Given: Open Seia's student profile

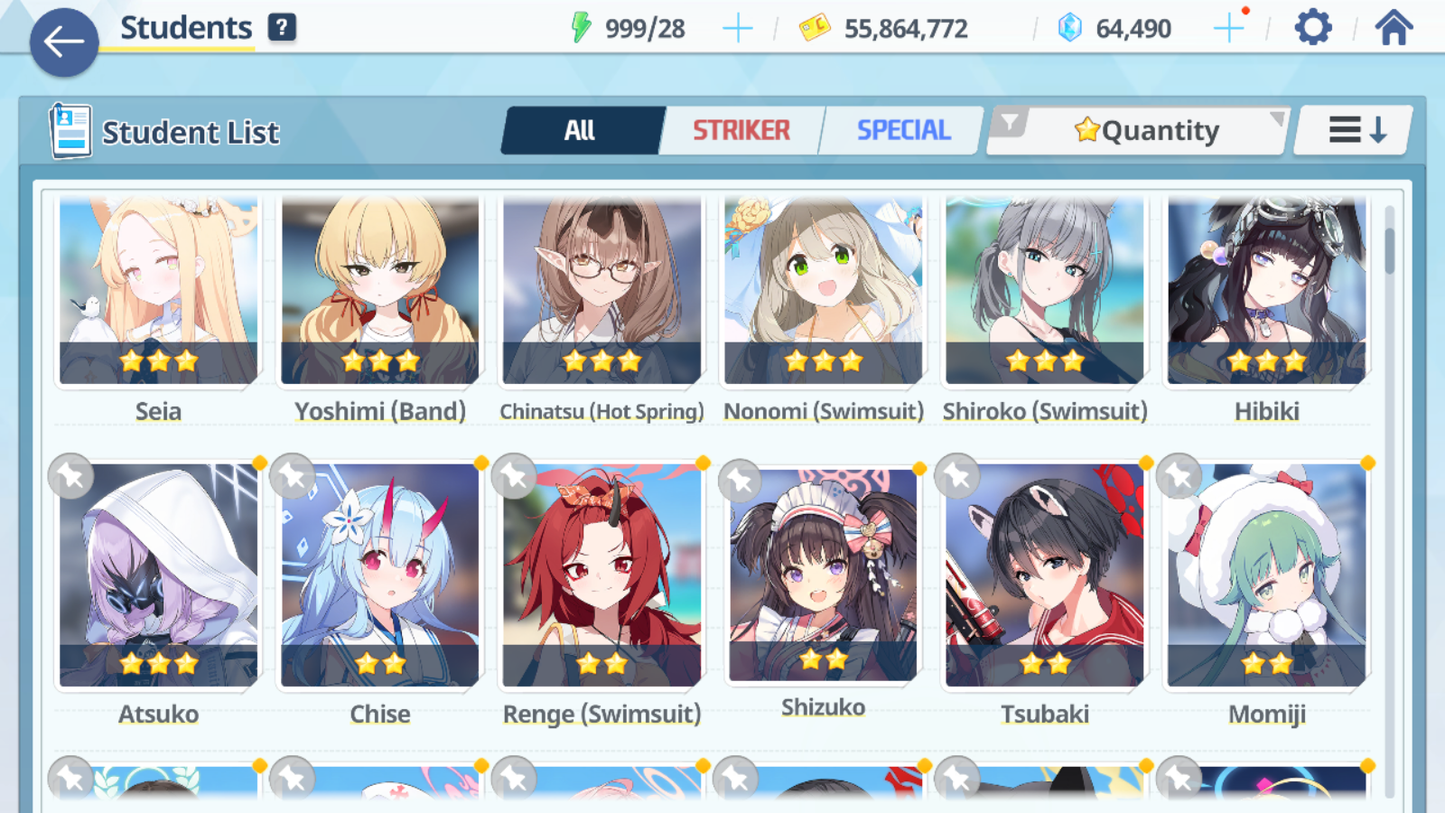Looking at the screenshot, I should [157, 290].
